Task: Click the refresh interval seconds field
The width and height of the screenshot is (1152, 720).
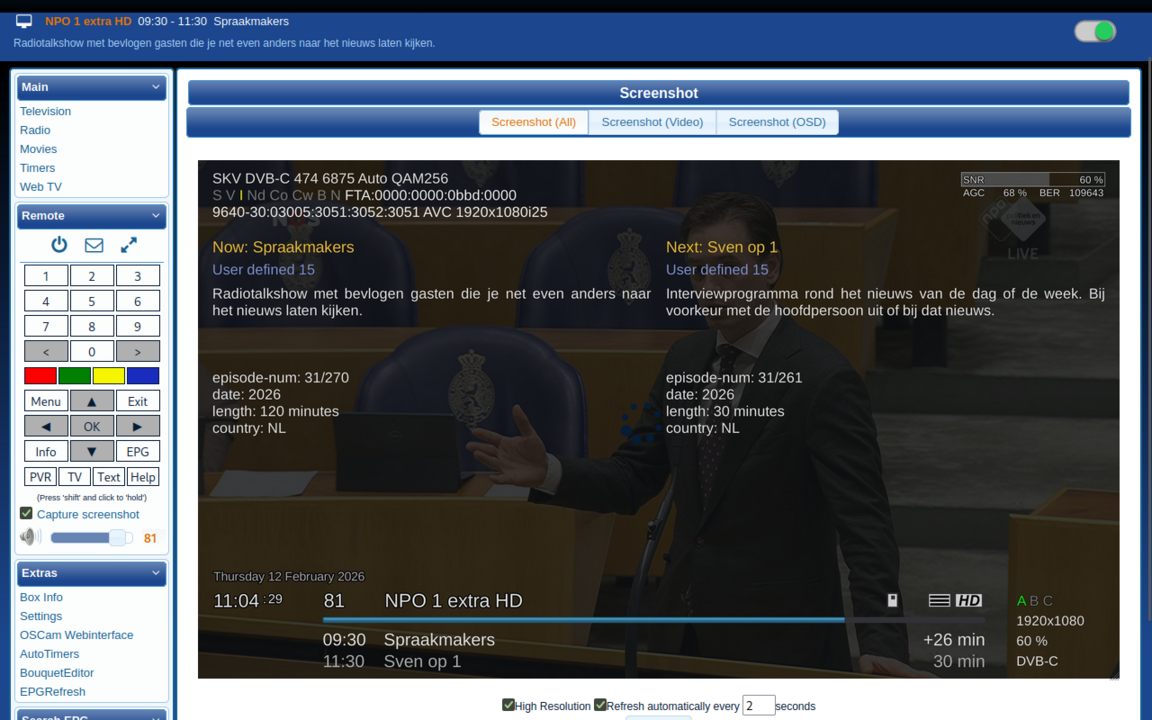Action: [x=758, y=705]
